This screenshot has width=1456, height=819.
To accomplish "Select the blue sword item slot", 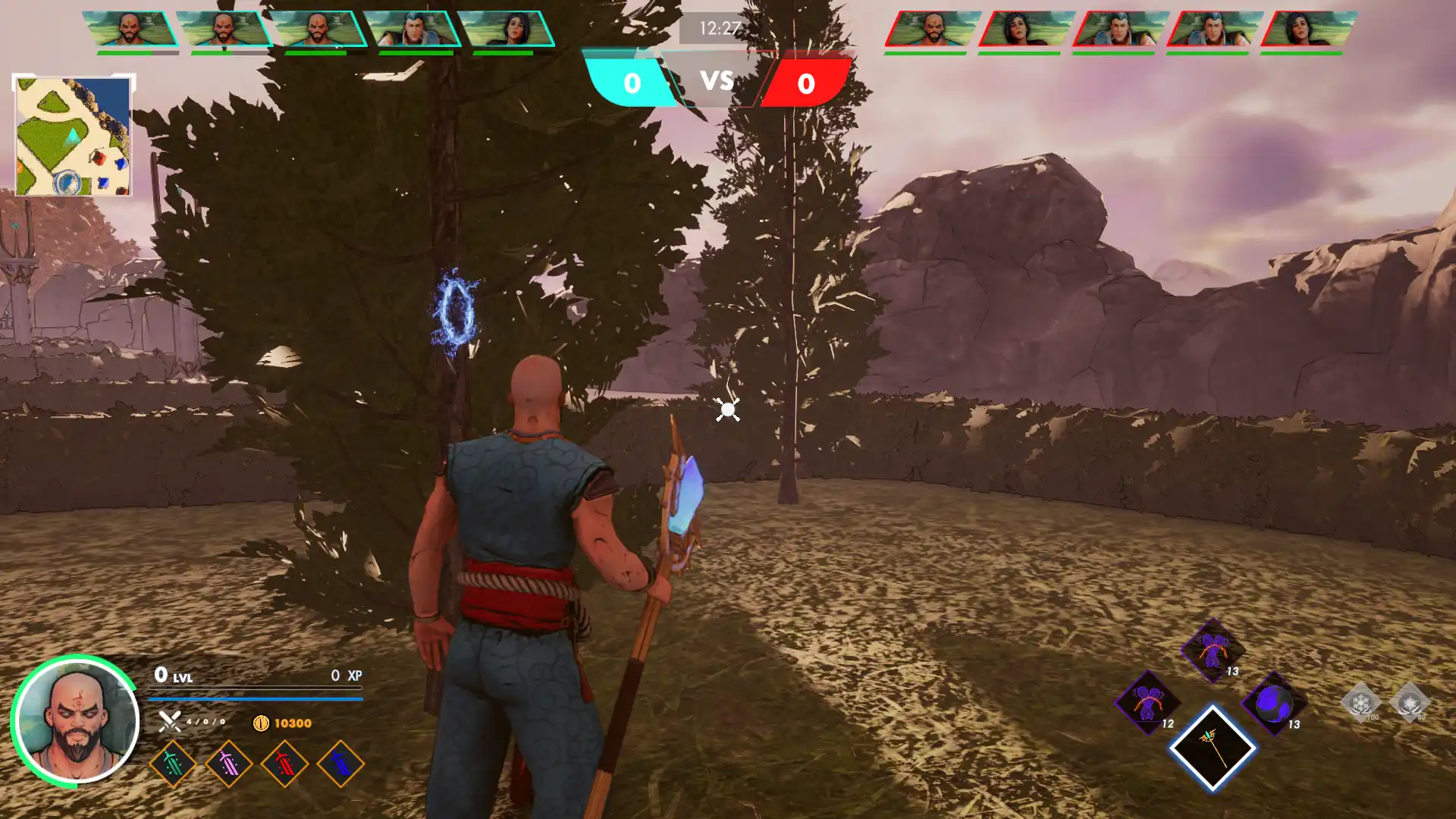I will pyautogui.click(x=340, y=764).
